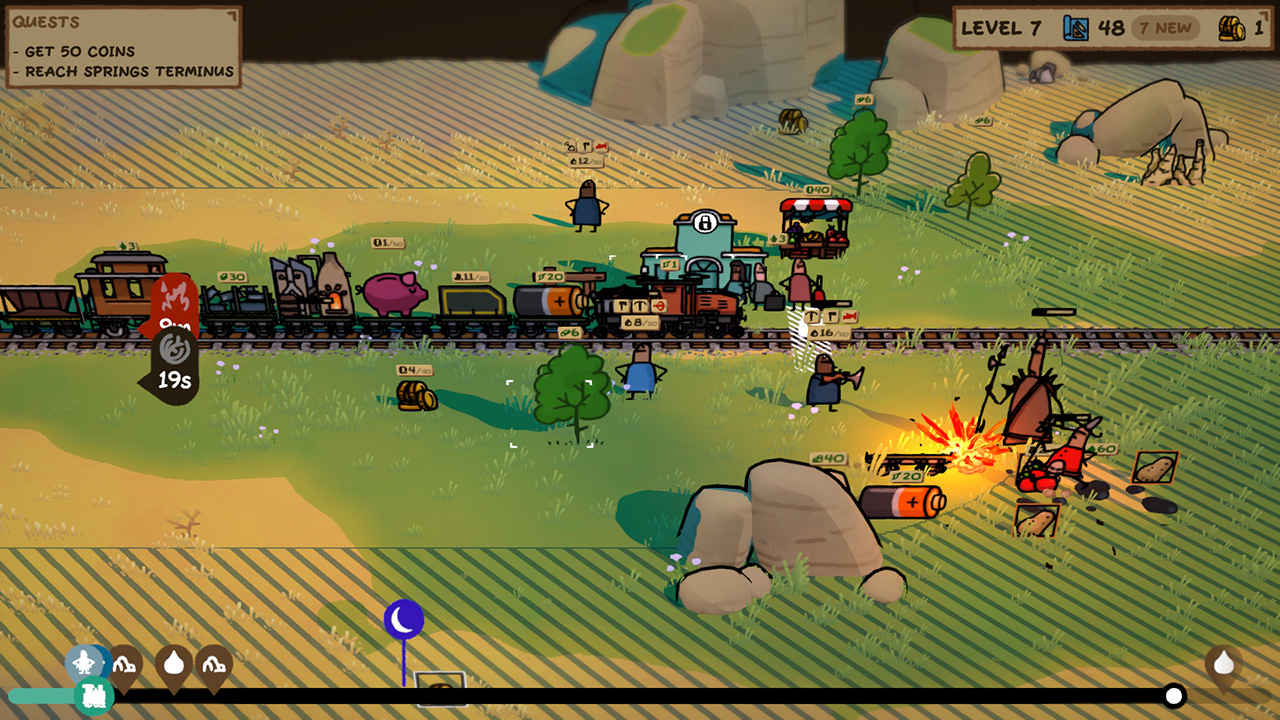
Task: Click the rightmost rocky hills map pin
Action: (214, 664)
